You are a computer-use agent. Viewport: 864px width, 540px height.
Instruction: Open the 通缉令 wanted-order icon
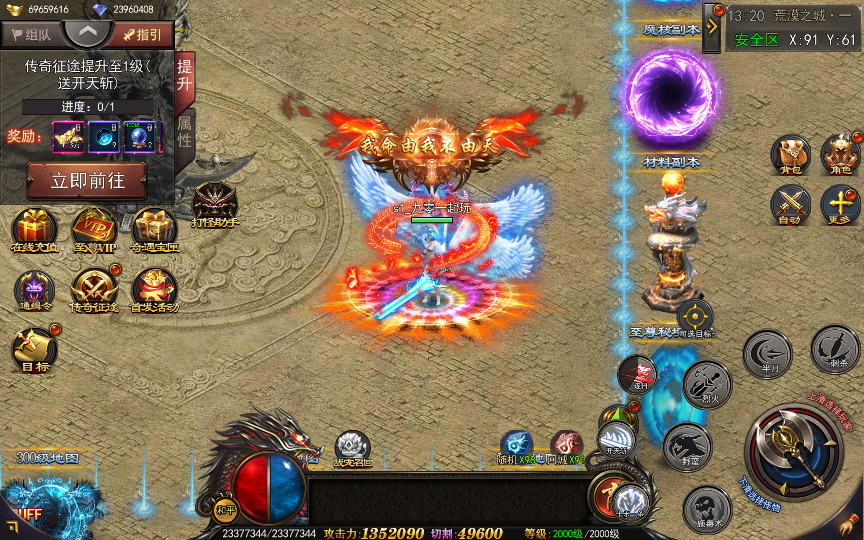tap(35, 290)
